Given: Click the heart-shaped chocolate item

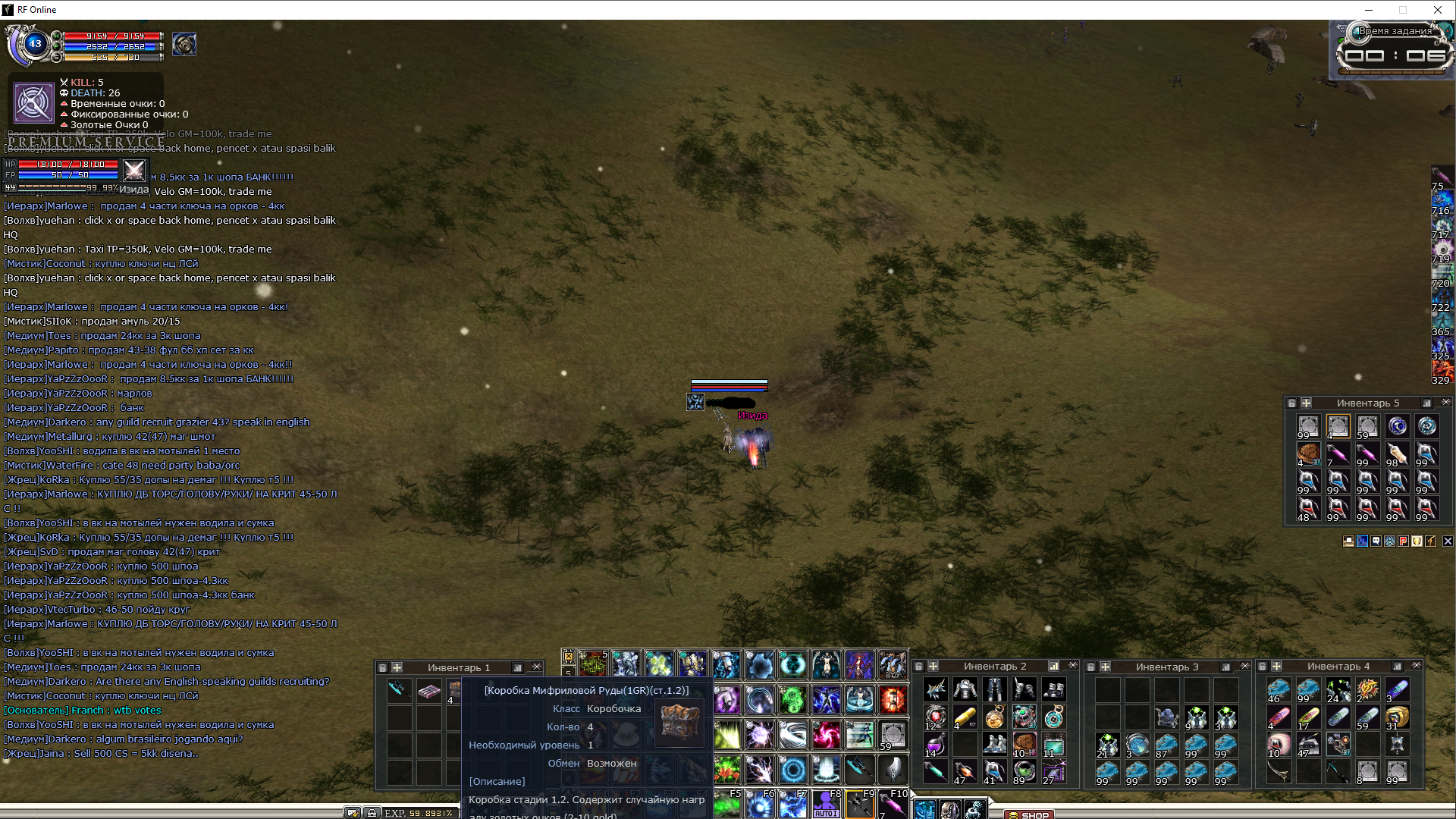Looking at the screenshot, I should (1308, 453).
